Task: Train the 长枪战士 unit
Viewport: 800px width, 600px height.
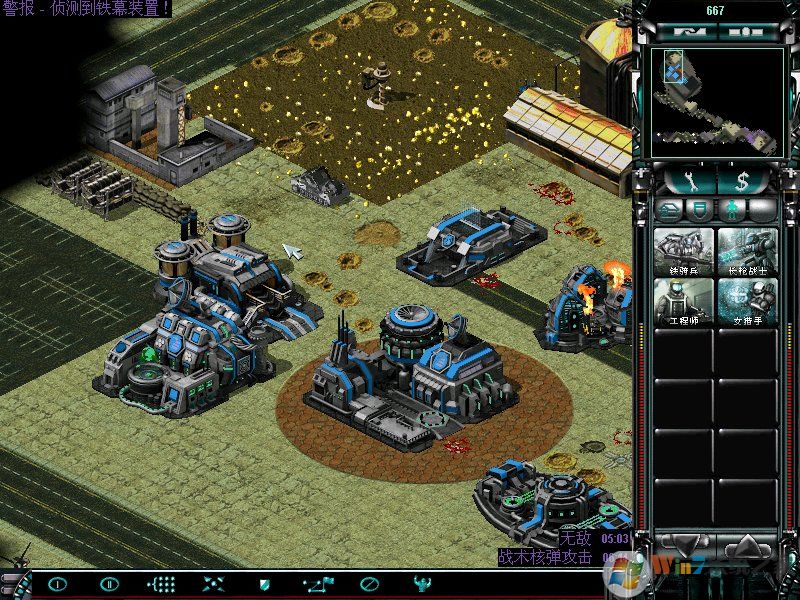Action: click(747, 252)
